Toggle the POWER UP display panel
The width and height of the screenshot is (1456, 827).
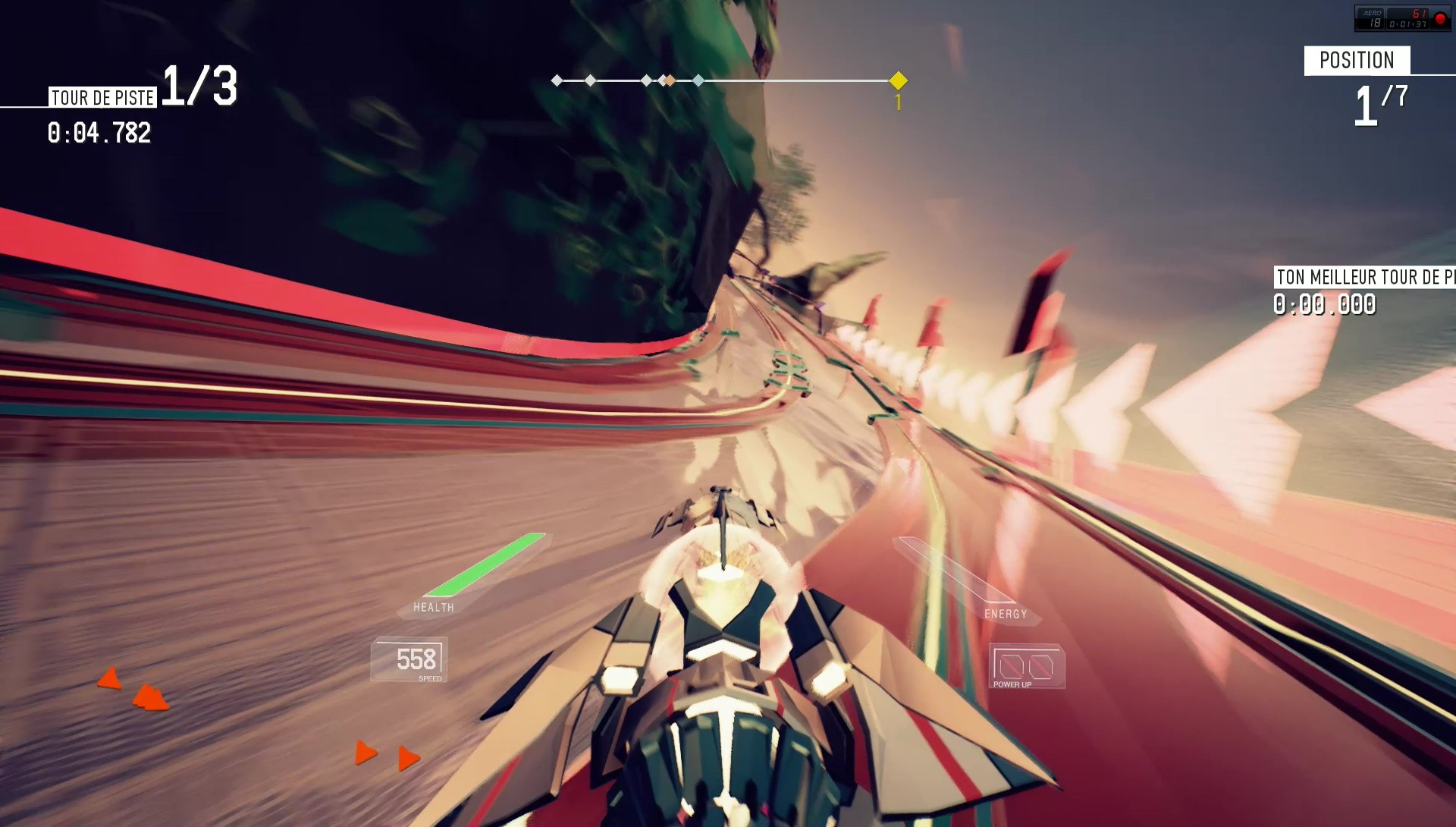pos(1027,666)
